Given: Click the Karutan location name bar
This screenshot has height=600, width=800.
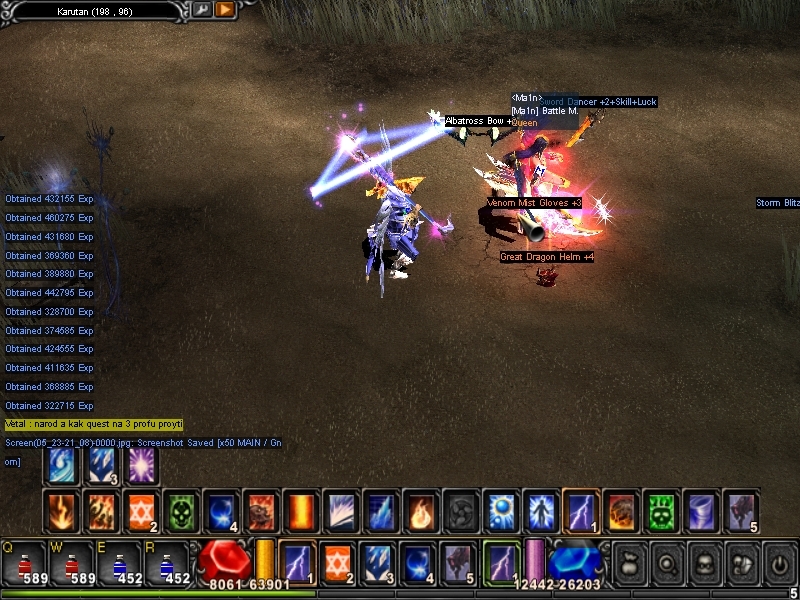Looking at the screenshot, I should (x=95, y=11).
